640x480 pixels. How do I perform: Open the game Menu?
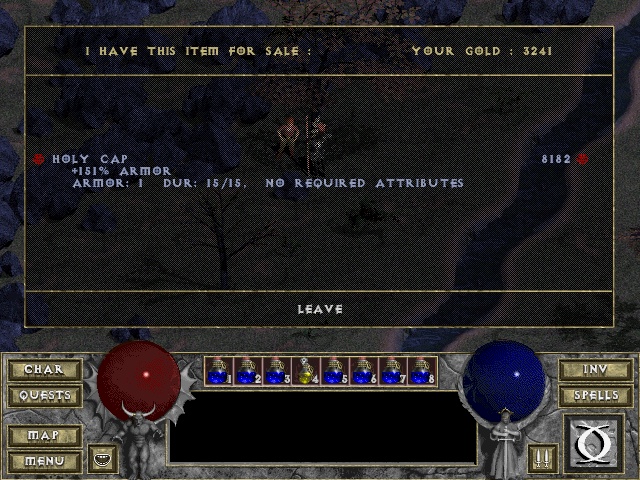(43, 461)
